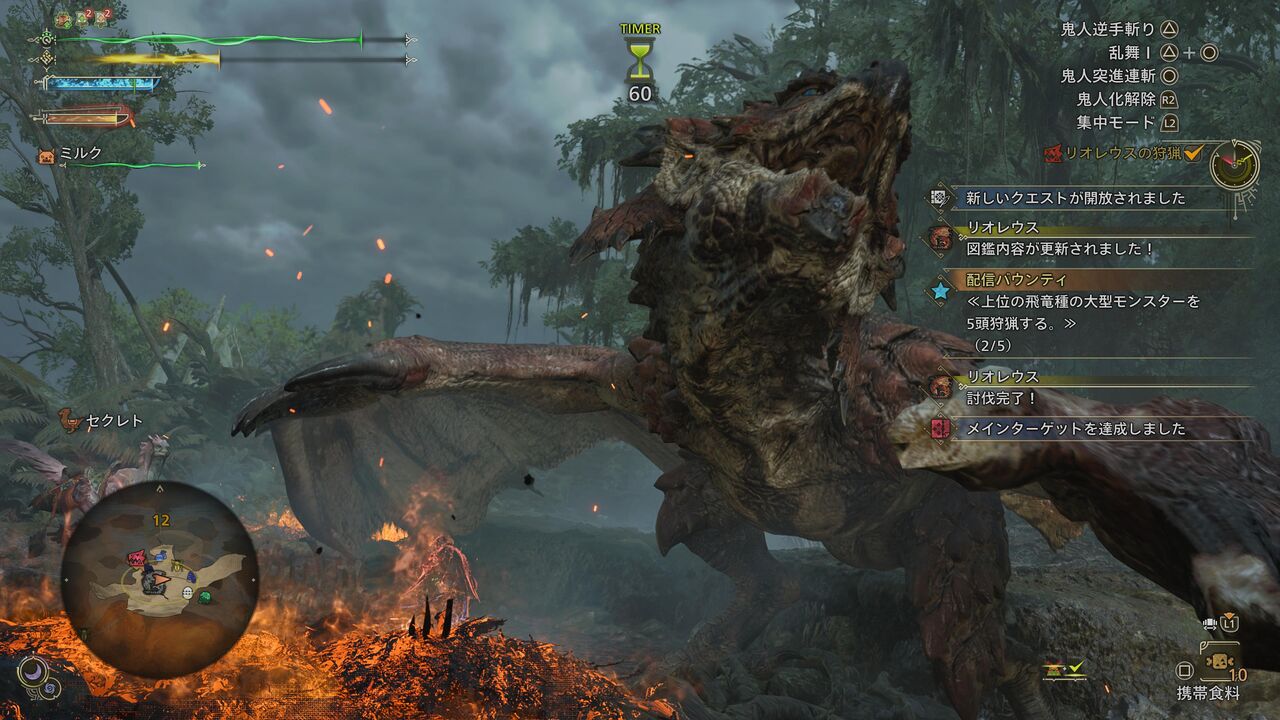Click the moon time-of-day icon
Viewport: 1280px width, 720px height.
click(31, 670)
